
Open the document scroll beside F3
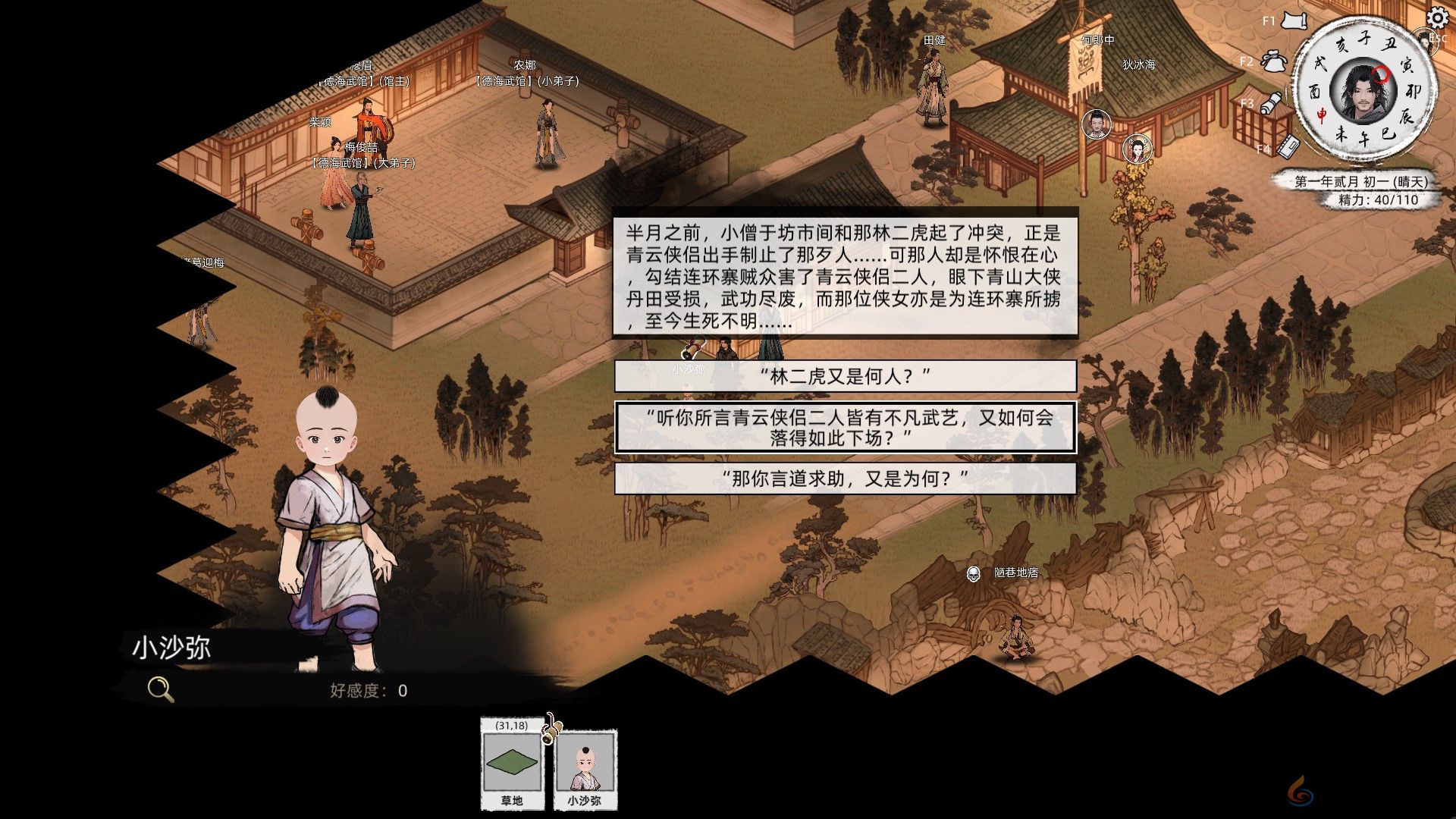point(1272,101)
